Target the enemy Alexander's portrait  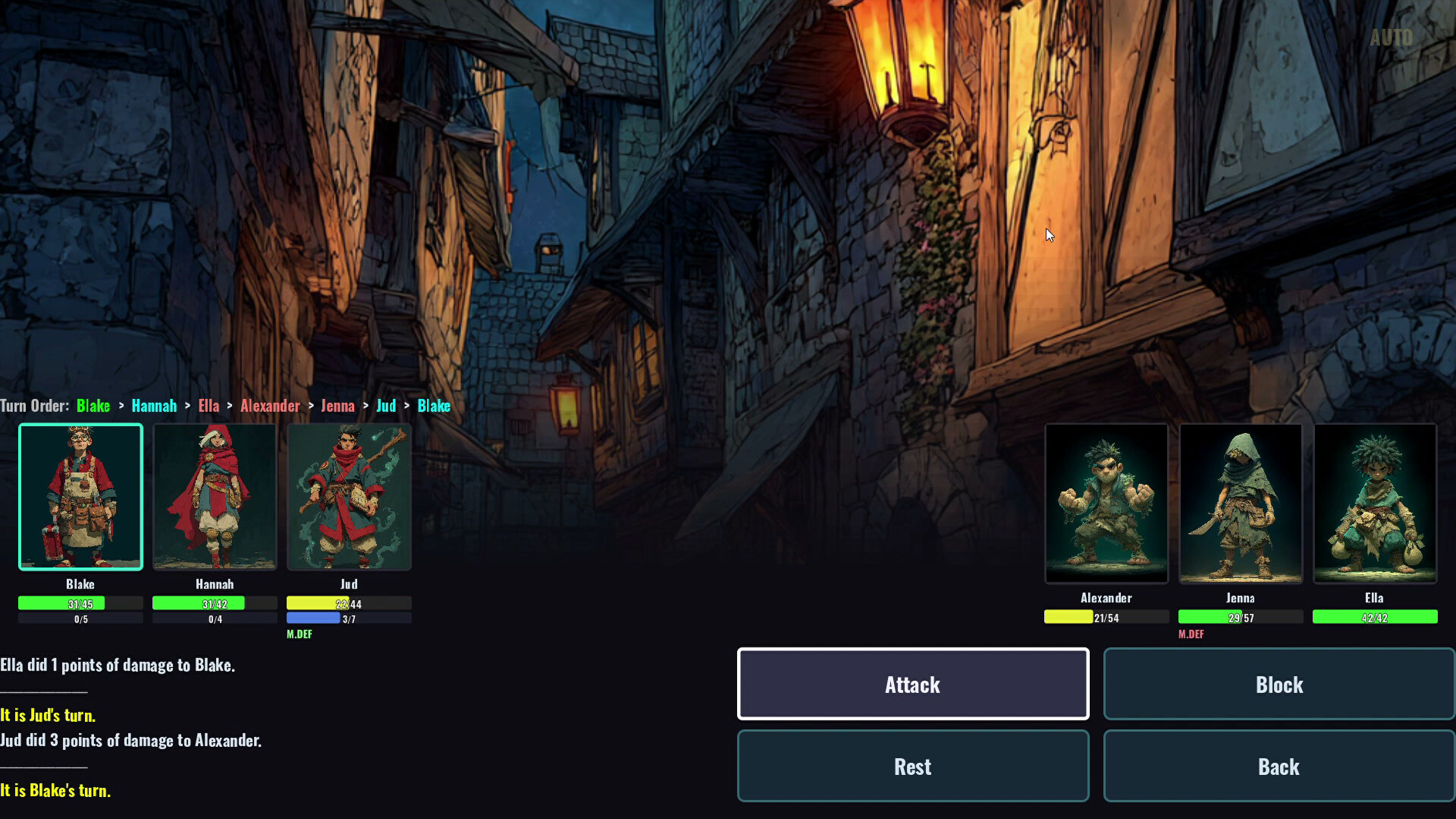1106,504
